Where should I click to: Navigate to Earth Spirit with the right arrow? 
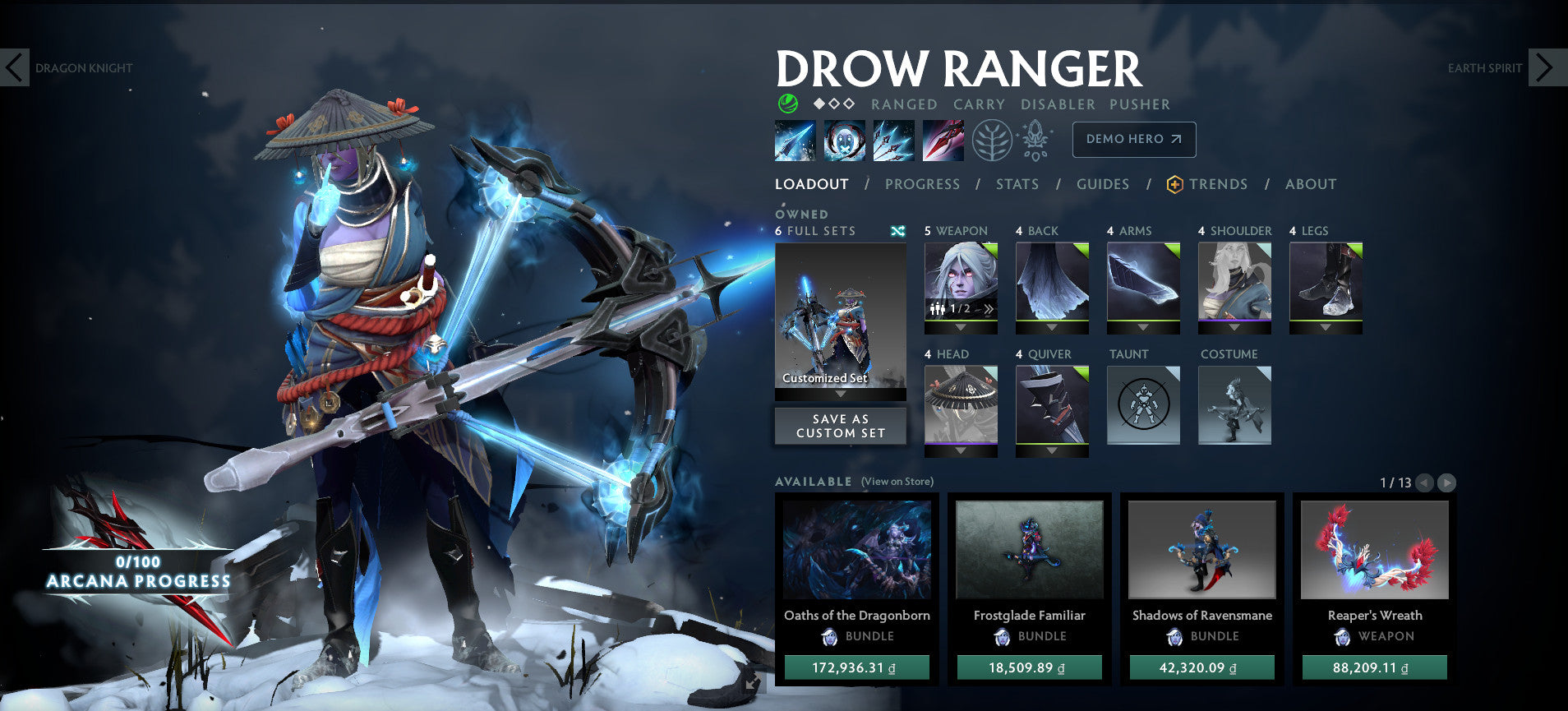click(x=1543, y=68)
